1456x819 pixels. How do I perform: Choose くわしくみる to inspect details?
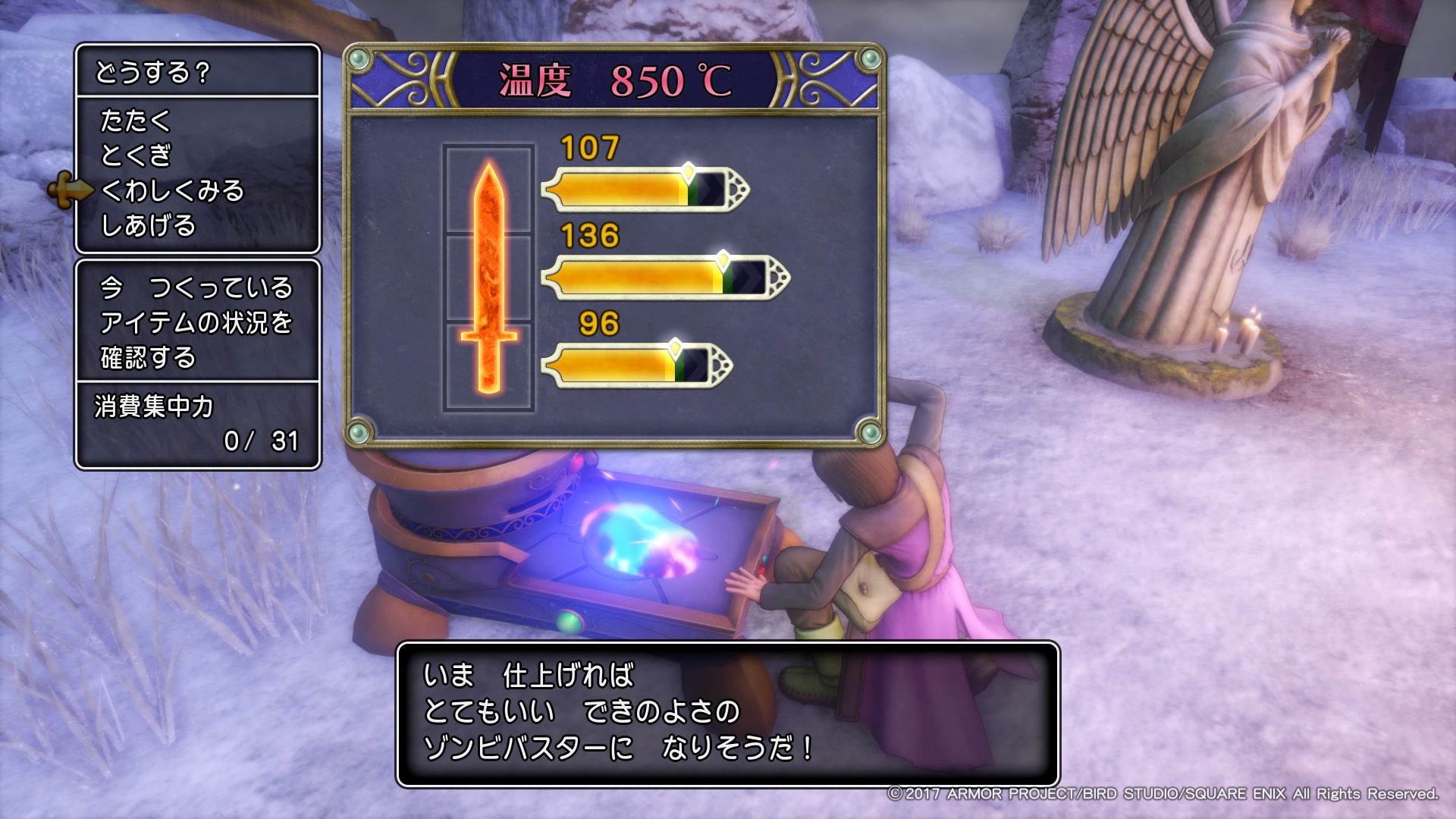[173, 191]
